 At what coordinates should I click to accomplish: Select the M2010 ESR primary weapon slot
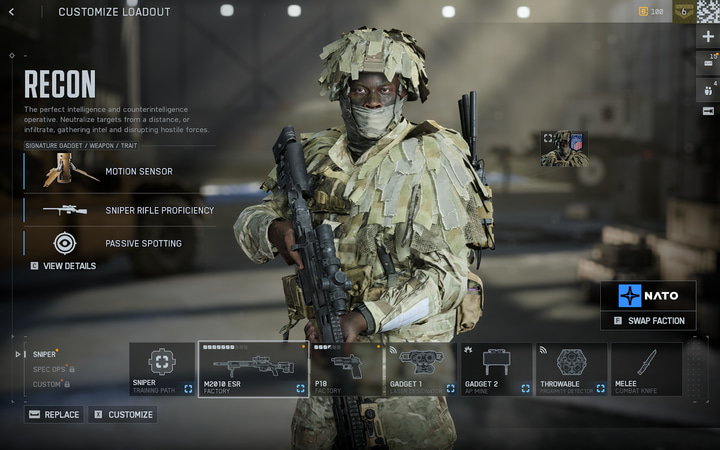pyautogui.click(x=253, y=369)
